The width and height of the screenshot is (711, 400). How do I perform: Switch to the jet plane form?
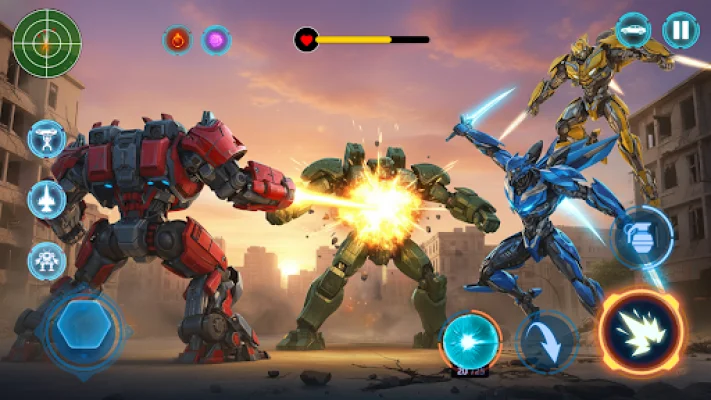(47, 200)
